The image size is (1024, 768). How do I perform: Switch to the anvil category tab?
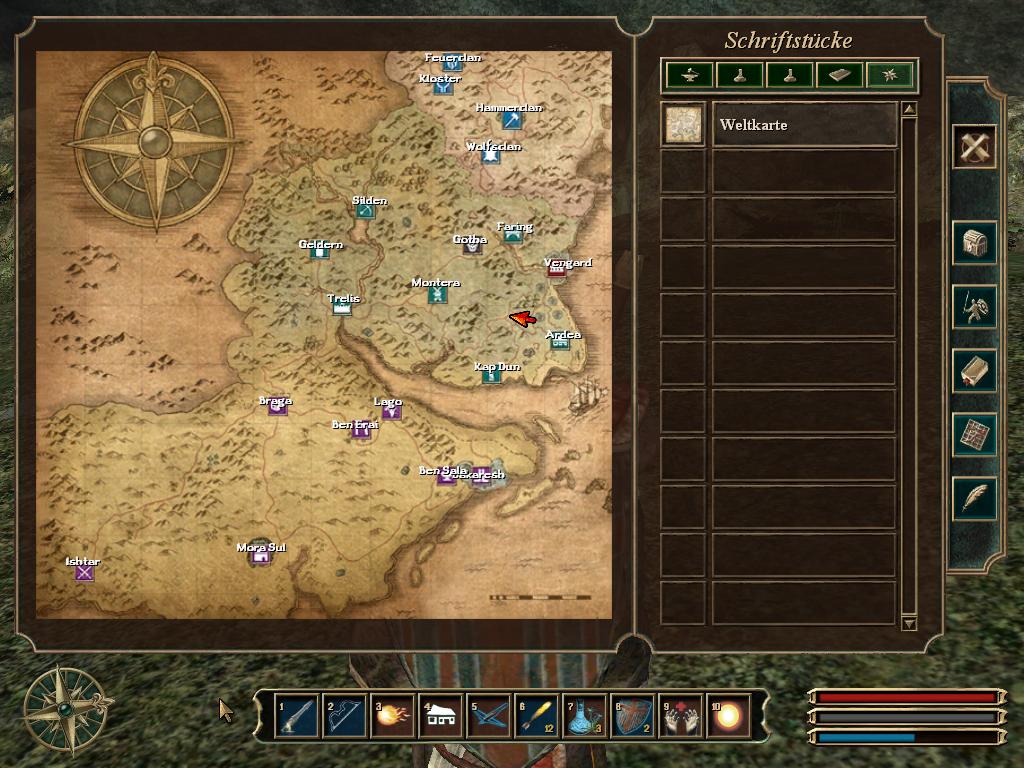(x=690, y=75)
